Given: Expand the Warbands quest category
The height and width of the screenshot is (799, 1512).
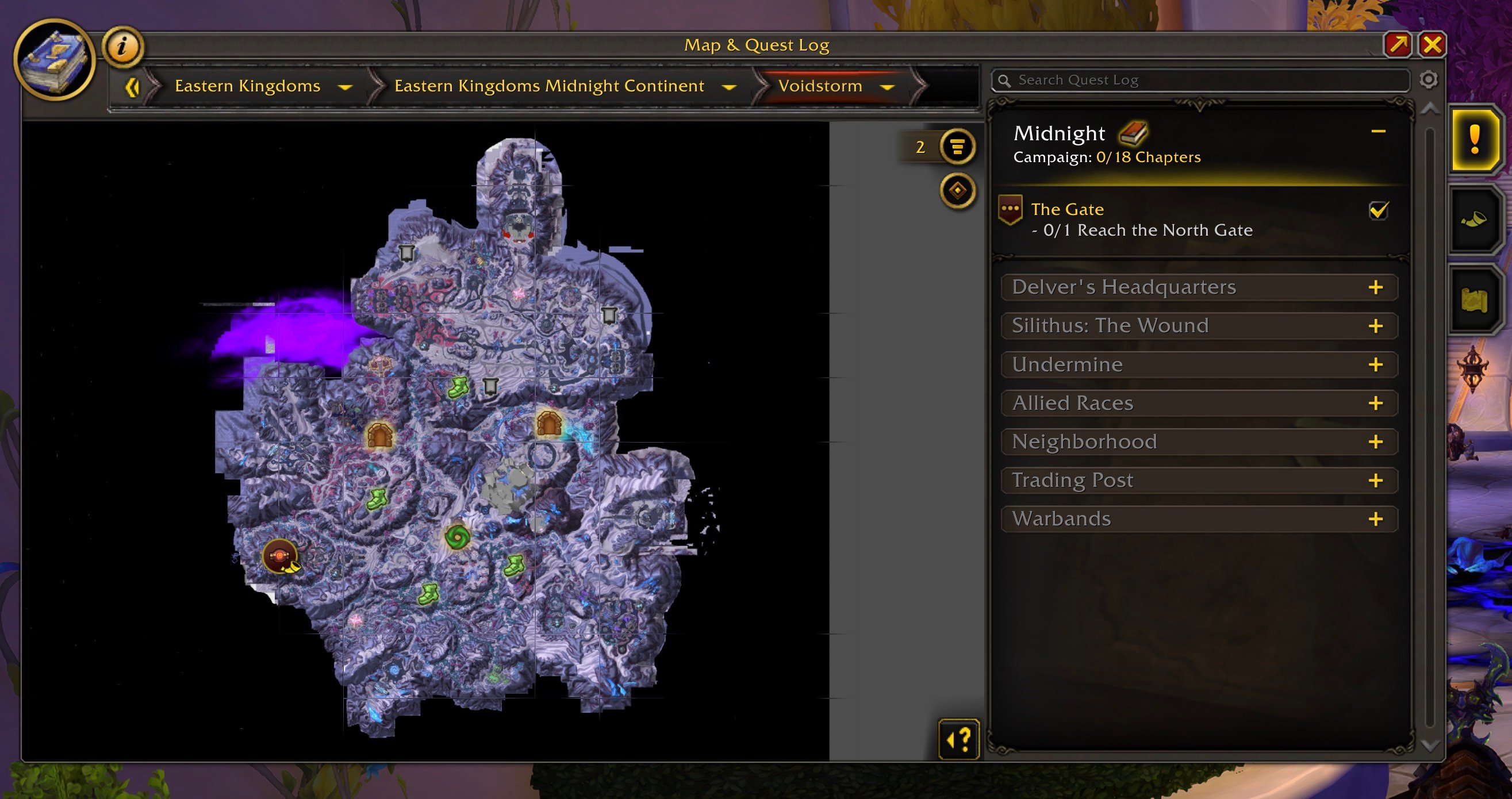Looking at the screenshot, I should click(1375, 520).
